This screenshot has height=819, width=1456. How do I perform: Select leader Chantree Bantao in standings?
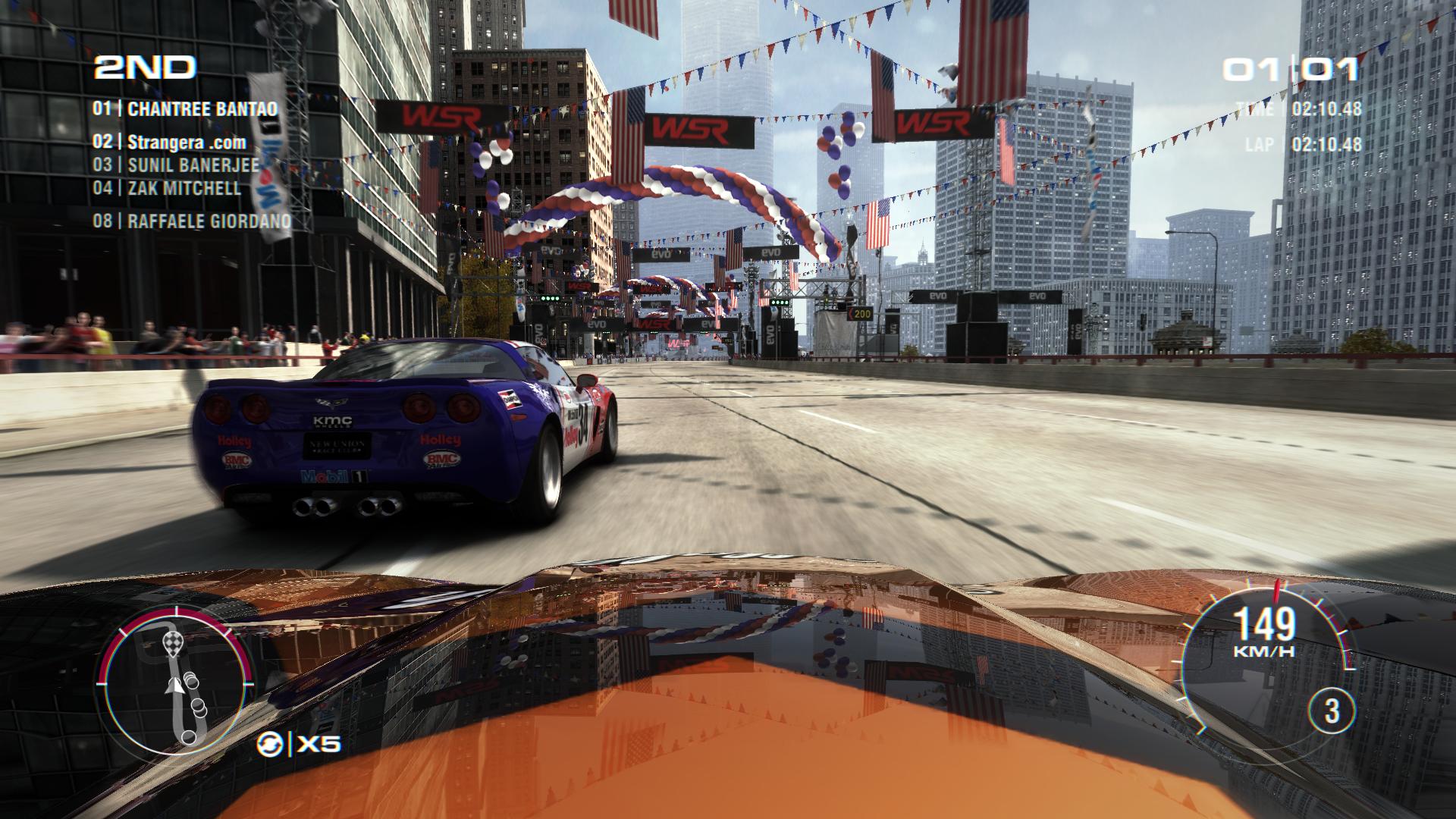185,108
